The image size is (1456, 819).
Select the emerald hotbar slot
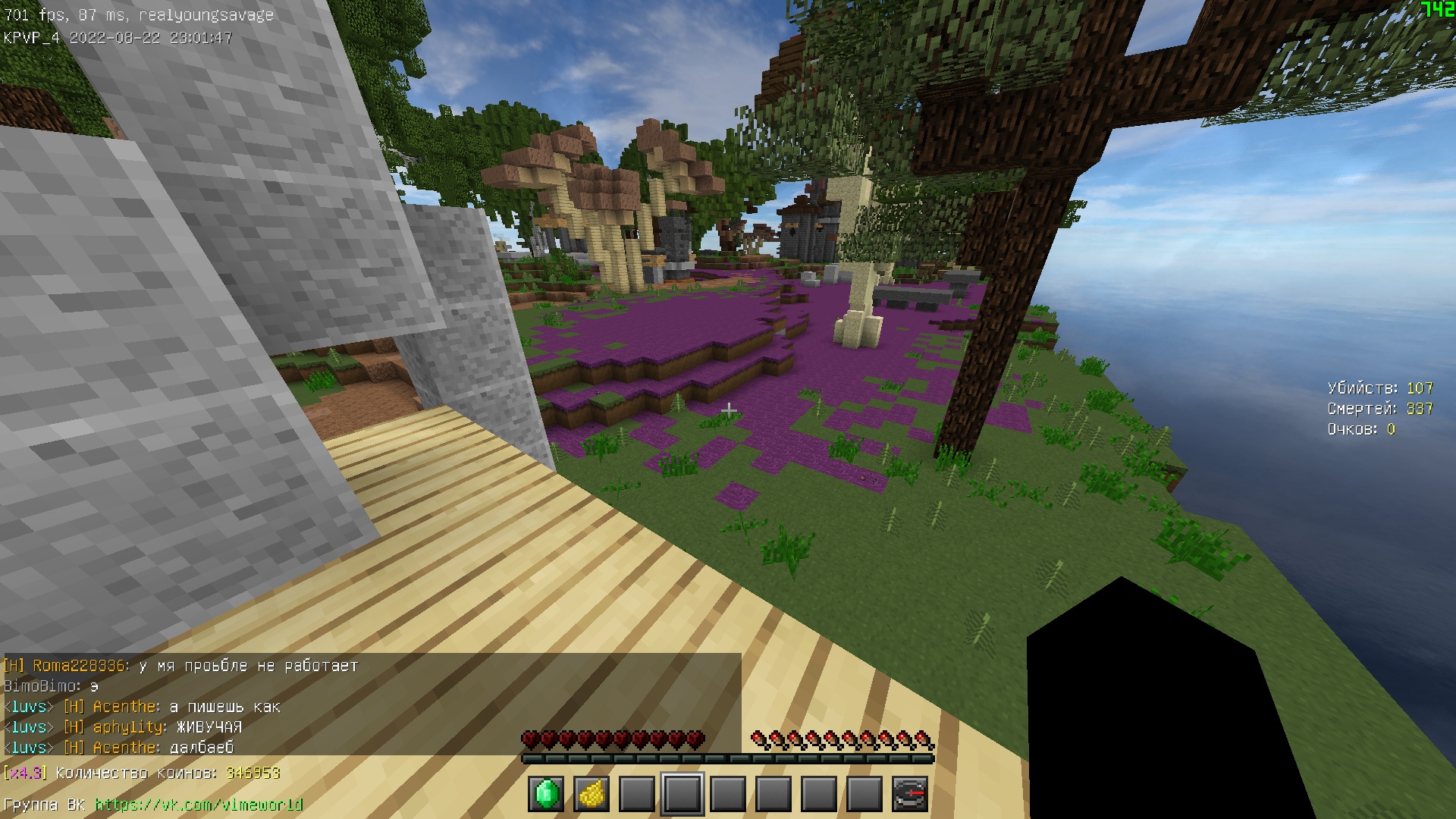(546, 794)
